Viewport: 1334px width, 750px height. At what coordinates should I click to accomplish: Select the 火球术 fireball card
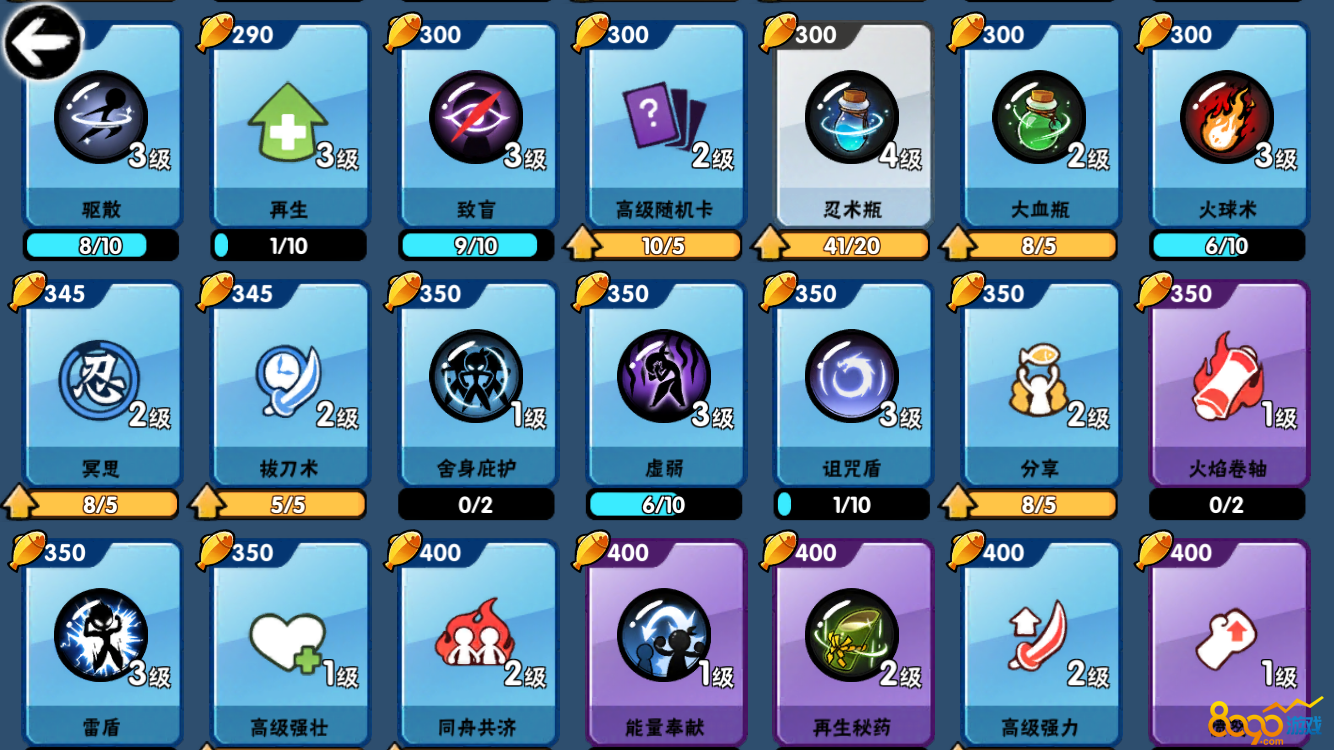tap(1227, 125)
